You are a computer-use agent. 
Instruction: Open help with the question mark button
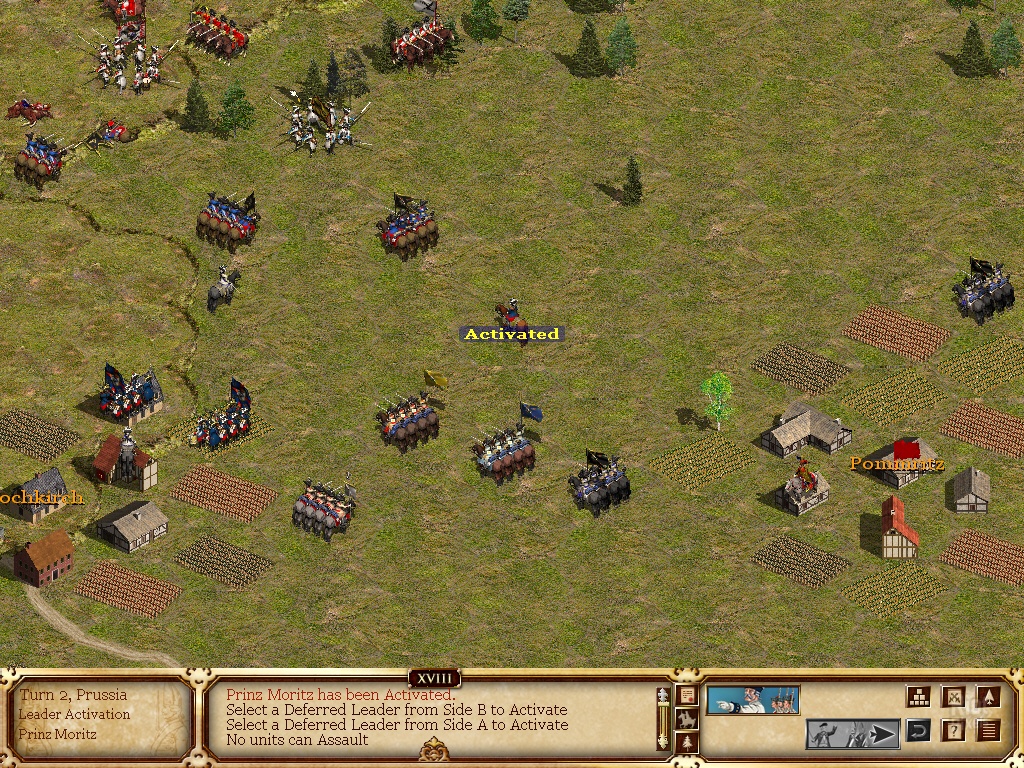pos(954,732)
